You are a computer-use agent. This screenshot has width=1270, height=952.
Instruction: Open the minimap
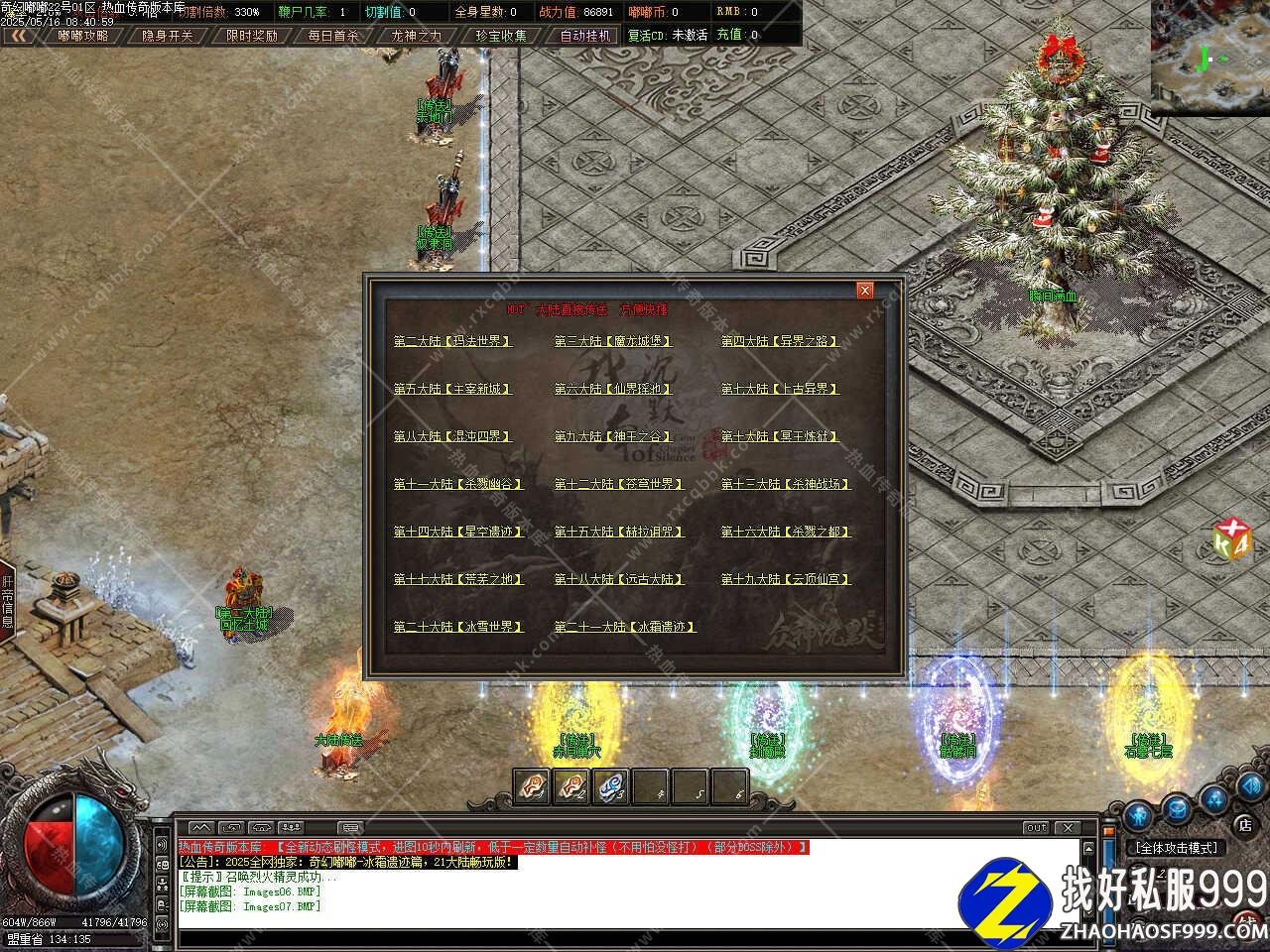coord(1209,58)
